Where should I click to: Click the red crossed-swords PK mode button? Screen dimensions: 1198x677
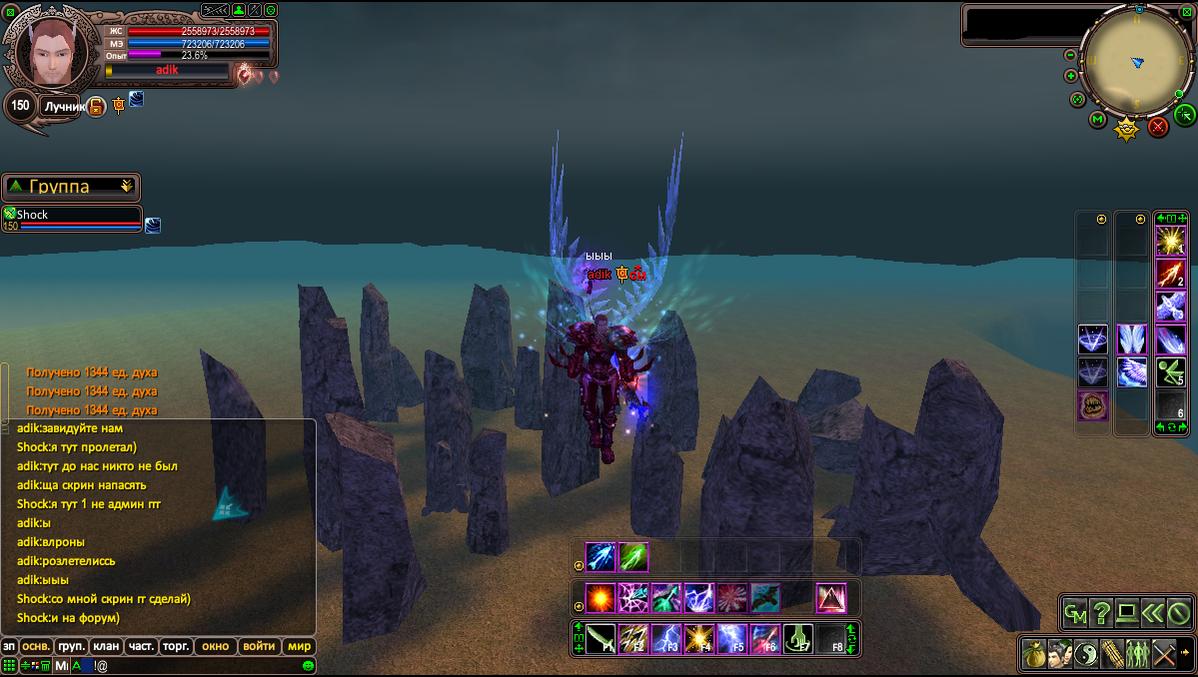tap(1158, 127)
